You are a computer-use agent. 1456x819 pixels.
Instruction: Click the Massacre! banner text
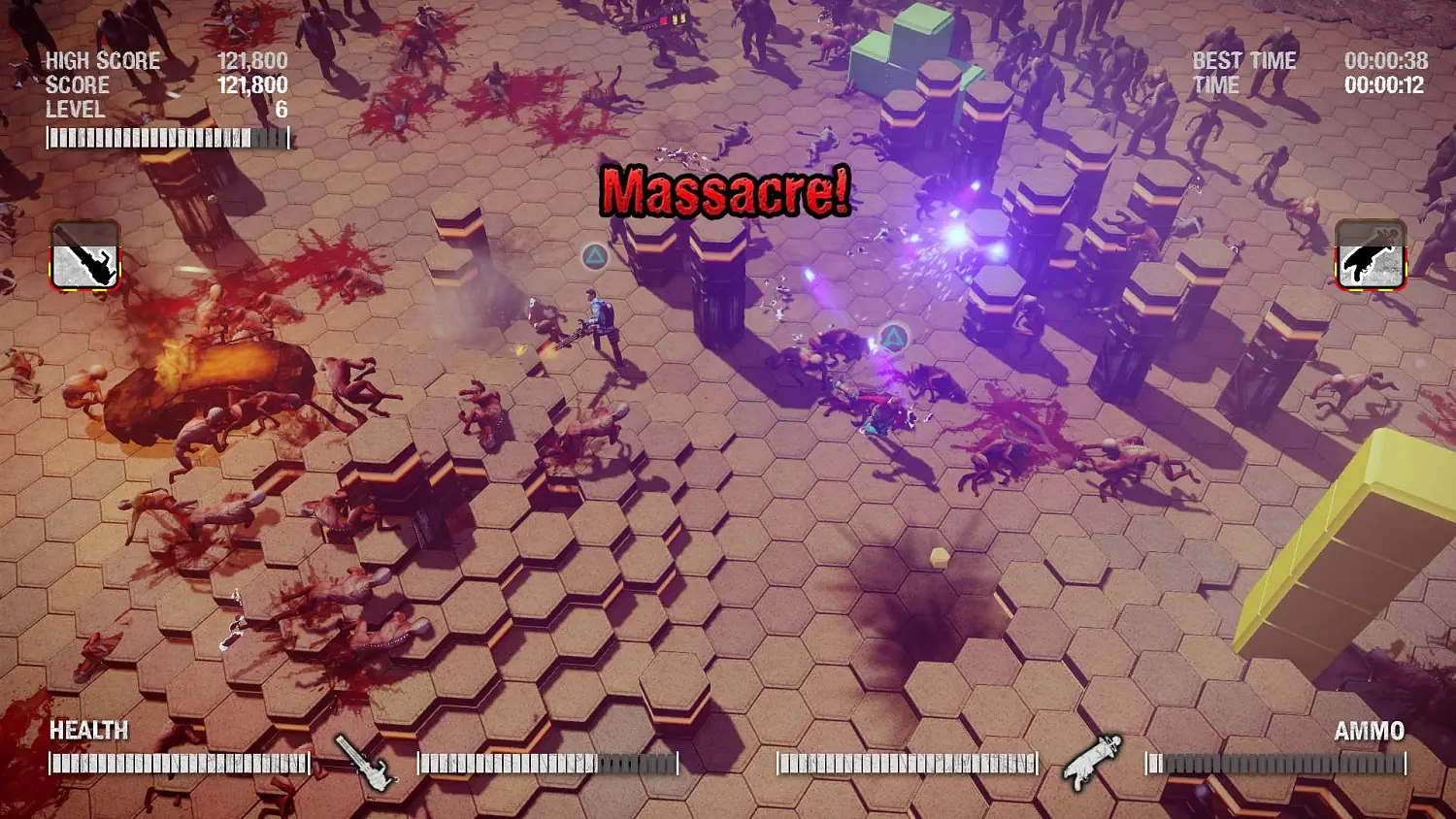[x=726, y=190]
